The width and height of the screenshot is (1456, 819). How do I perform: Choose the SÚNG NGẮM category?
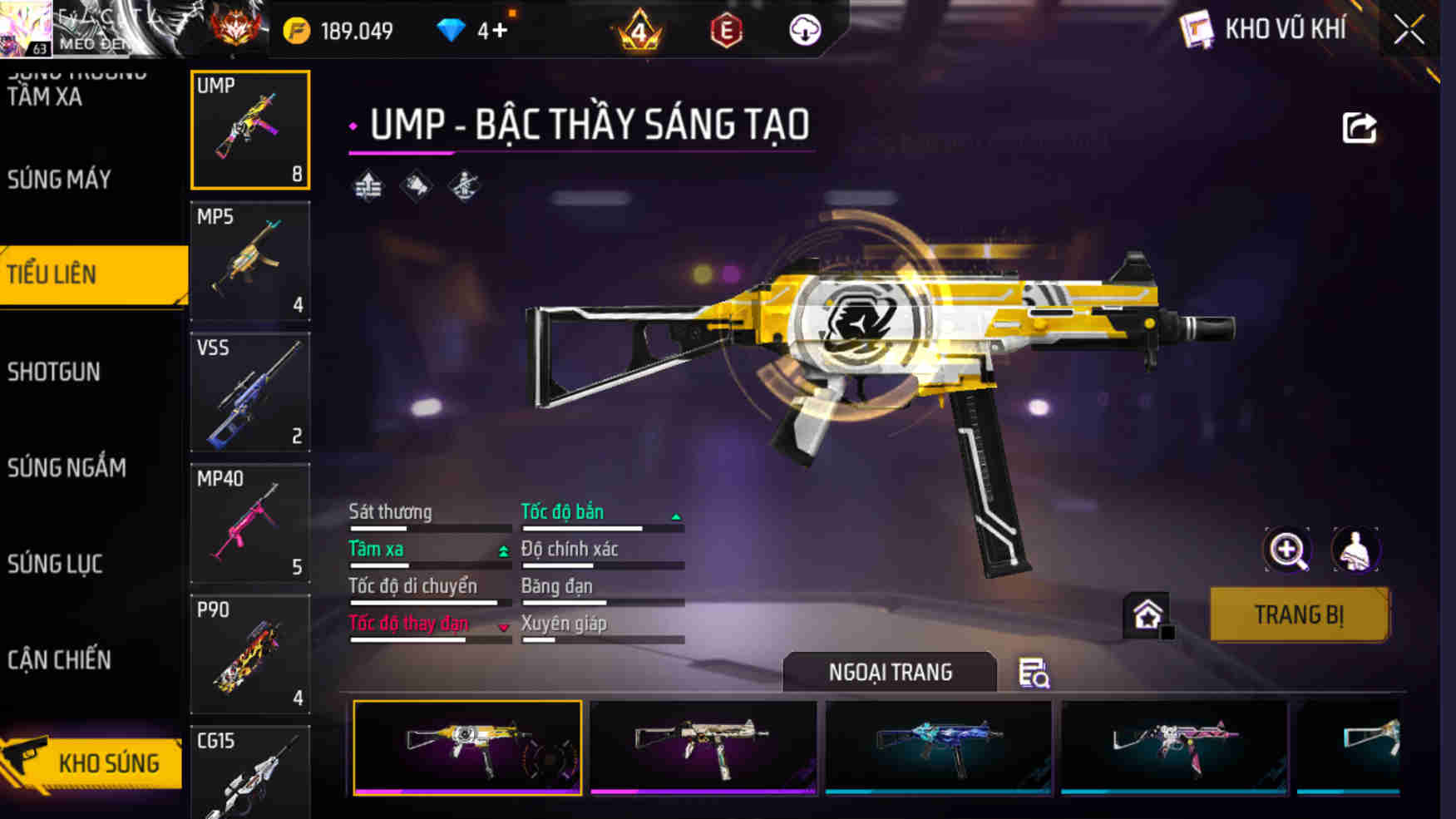(67, 468)
